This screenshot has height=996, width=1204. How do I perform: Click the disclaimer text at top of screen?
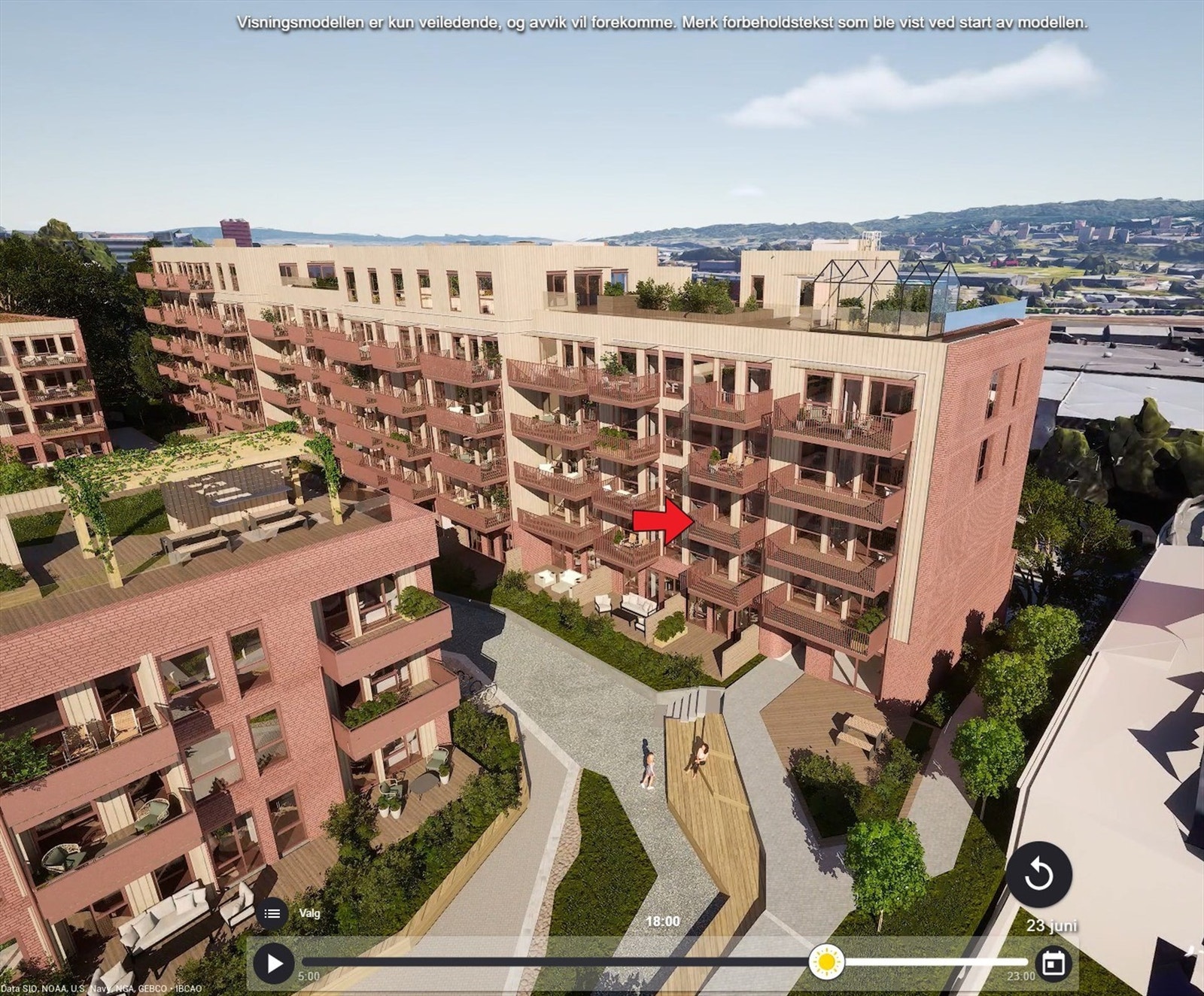coord(662,23)
